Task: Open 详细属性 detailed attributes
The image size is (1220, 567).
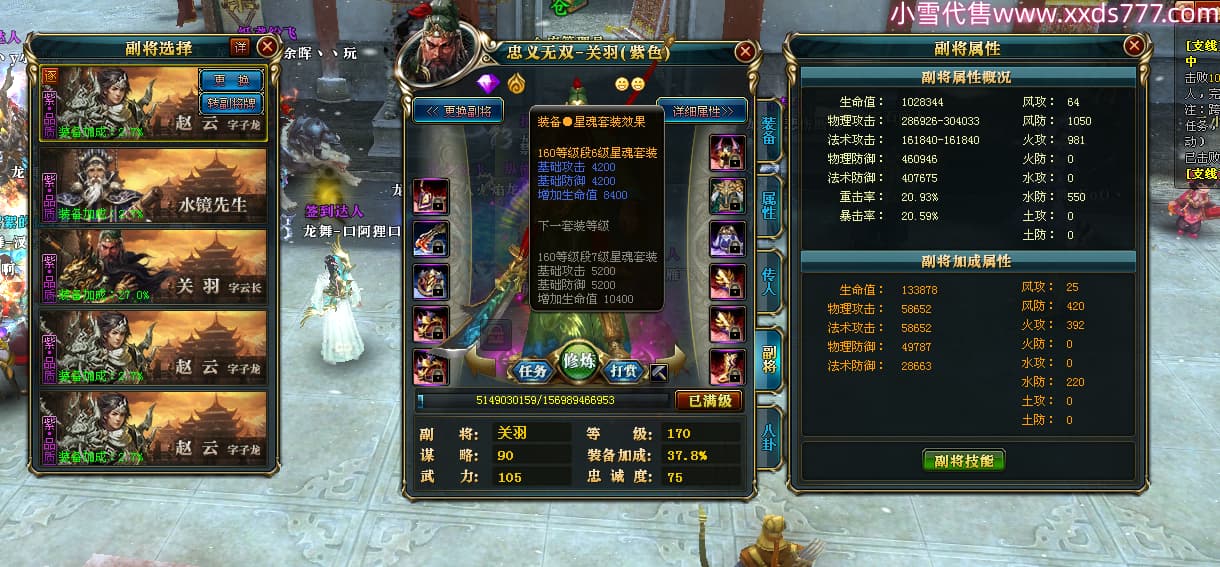Action: click(702, 110)
